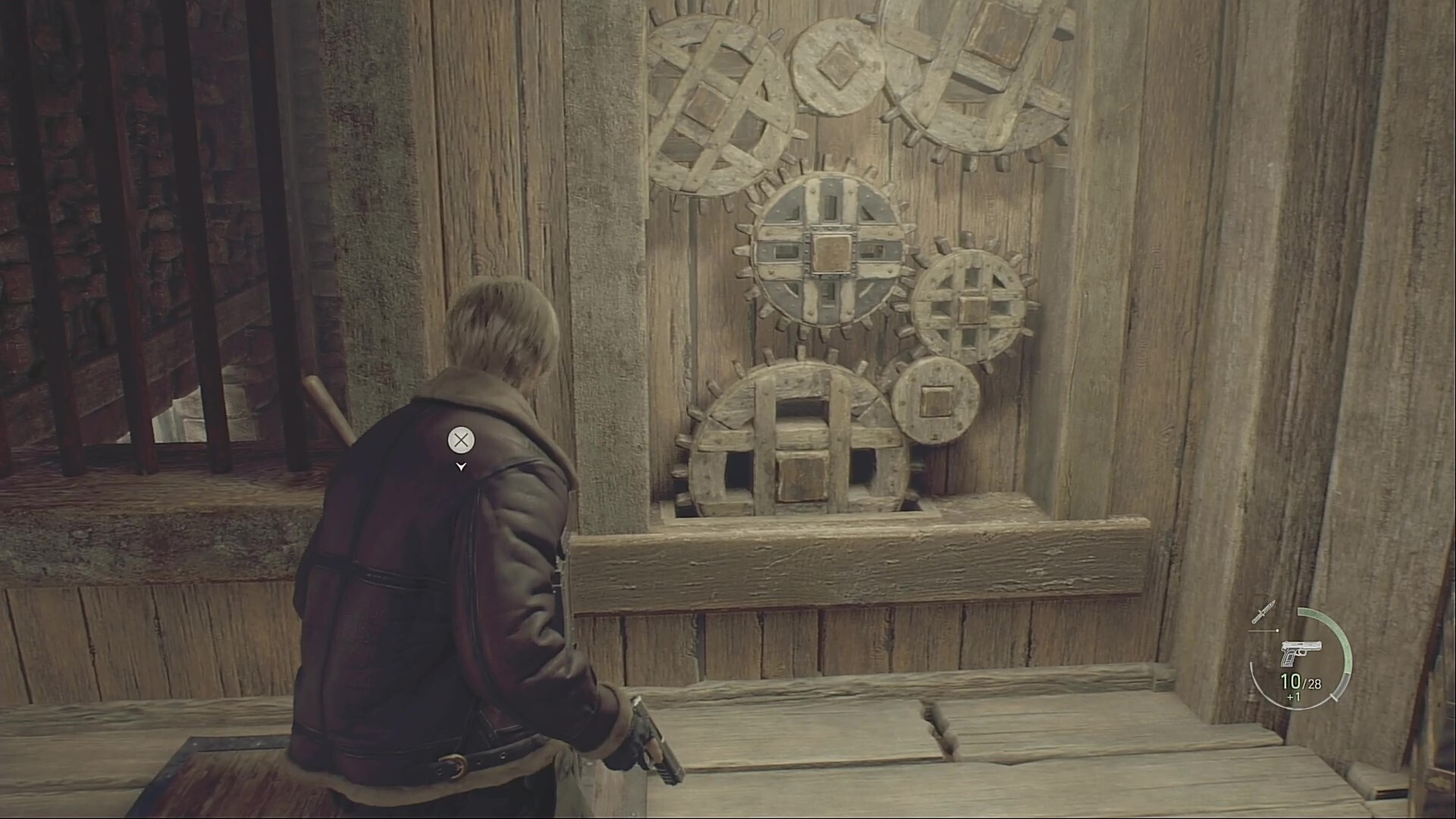Toggle the interact prompt on the gear mechanism

pos(460,441)
